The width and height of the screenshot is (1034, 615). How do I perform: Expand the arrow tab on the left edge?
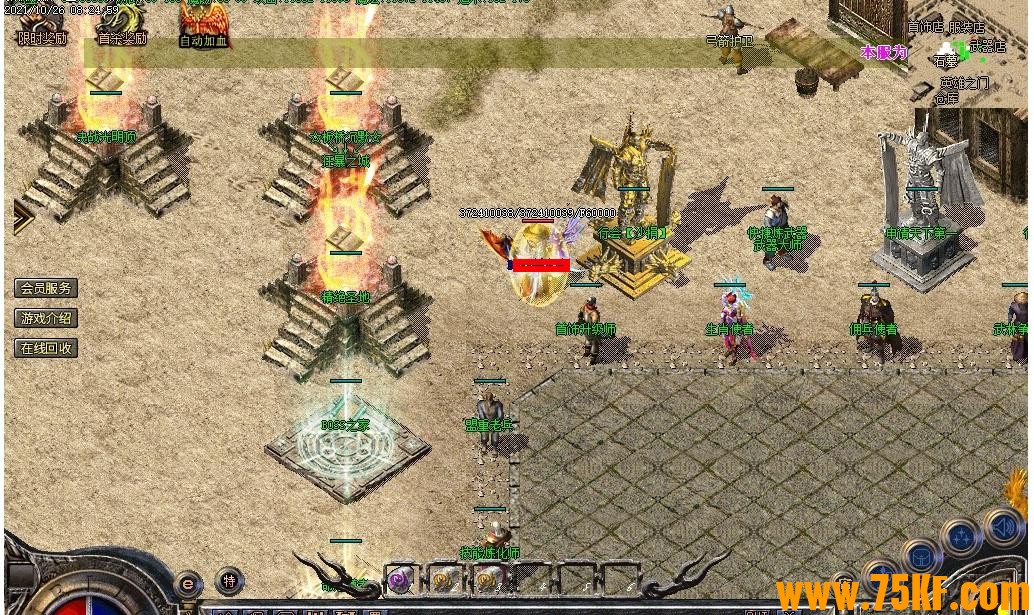22,217
